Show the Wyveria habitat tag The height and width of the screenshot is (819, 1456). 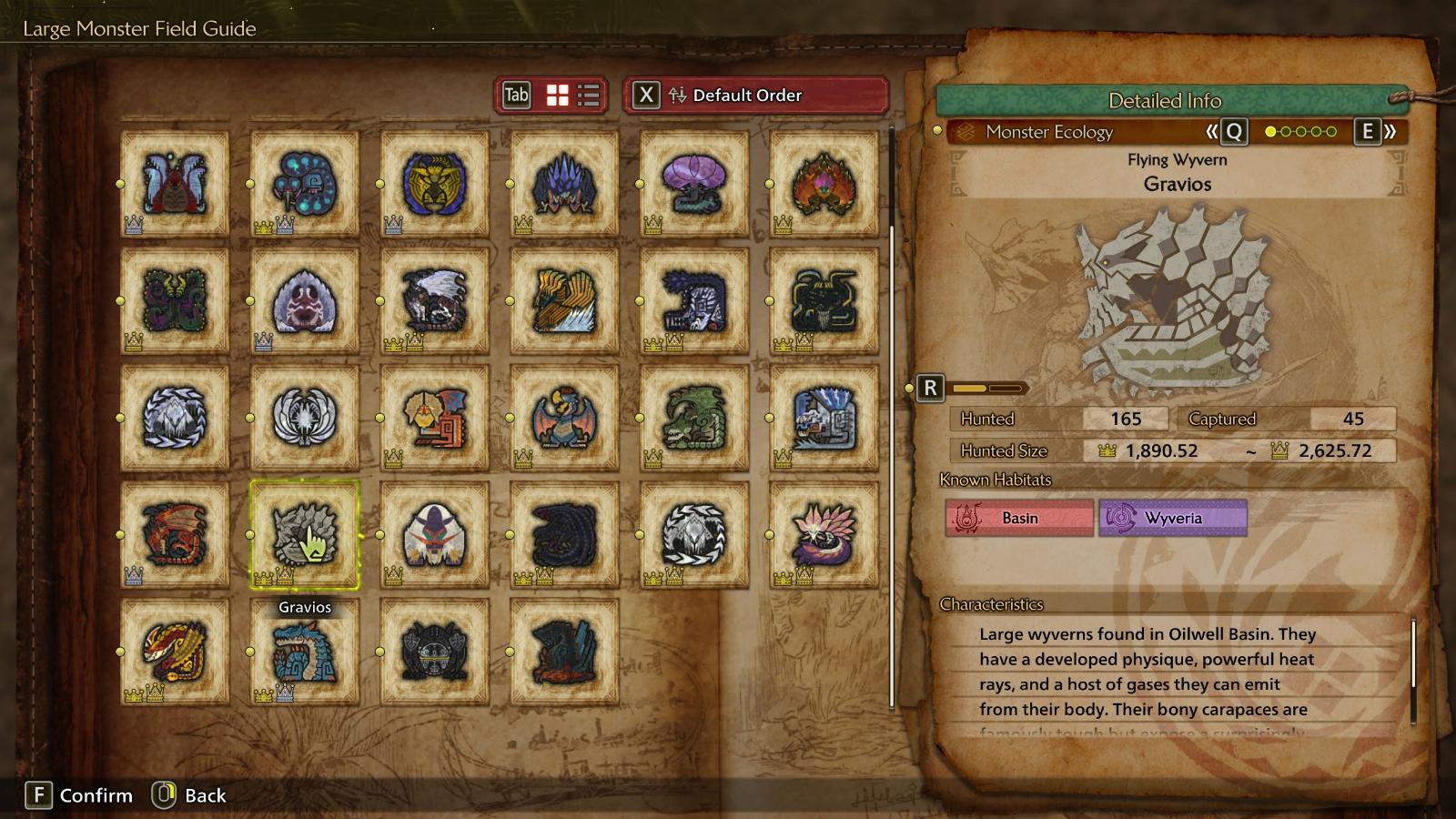(x=1172, y=518)
